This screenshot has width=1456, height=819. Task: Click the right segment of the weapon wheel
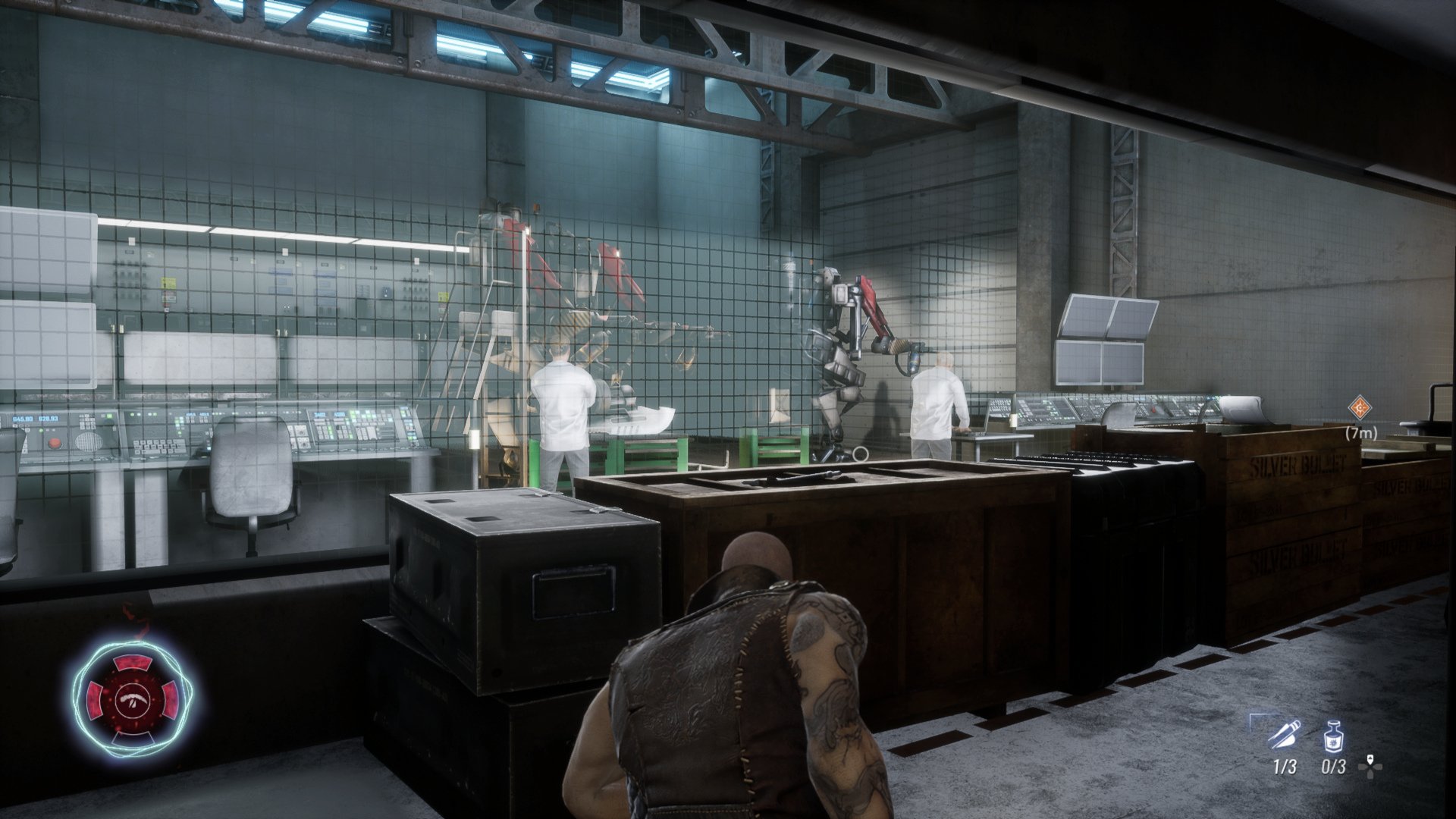coord(171,699)
